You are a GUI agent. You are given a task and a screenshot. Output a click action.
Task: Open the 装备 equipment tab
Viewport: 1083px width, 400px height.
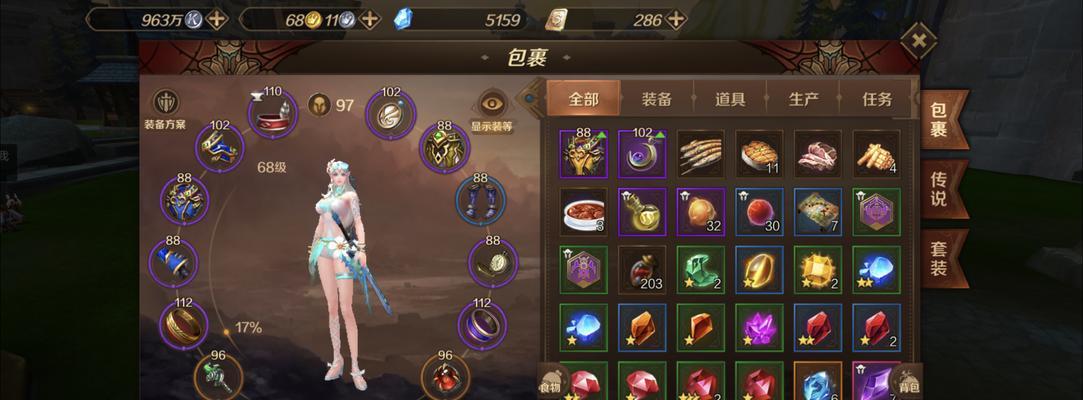656,99
